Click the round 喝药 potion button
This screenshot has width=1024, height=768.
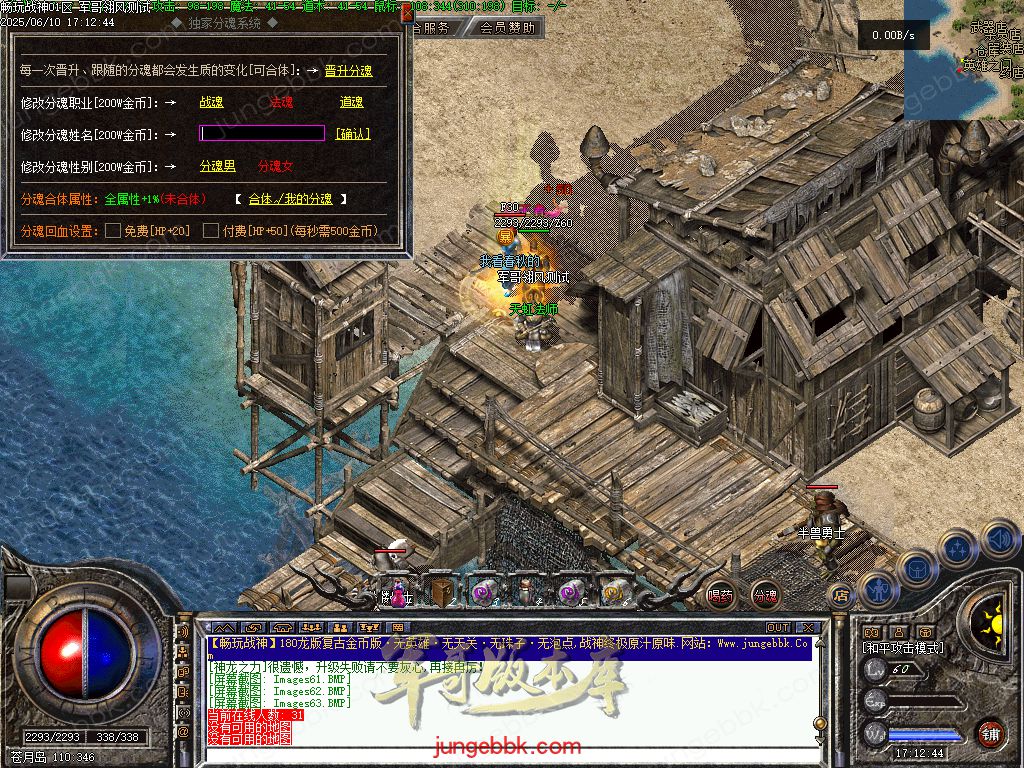719,595
